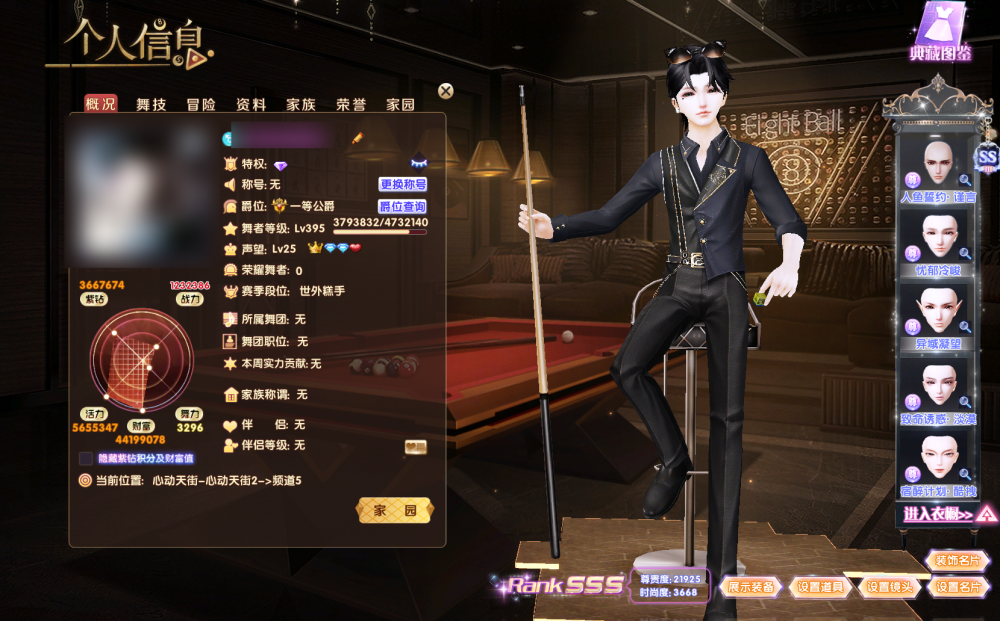
Task: Click the 展示装备 button
Action: tap(751, 587)
